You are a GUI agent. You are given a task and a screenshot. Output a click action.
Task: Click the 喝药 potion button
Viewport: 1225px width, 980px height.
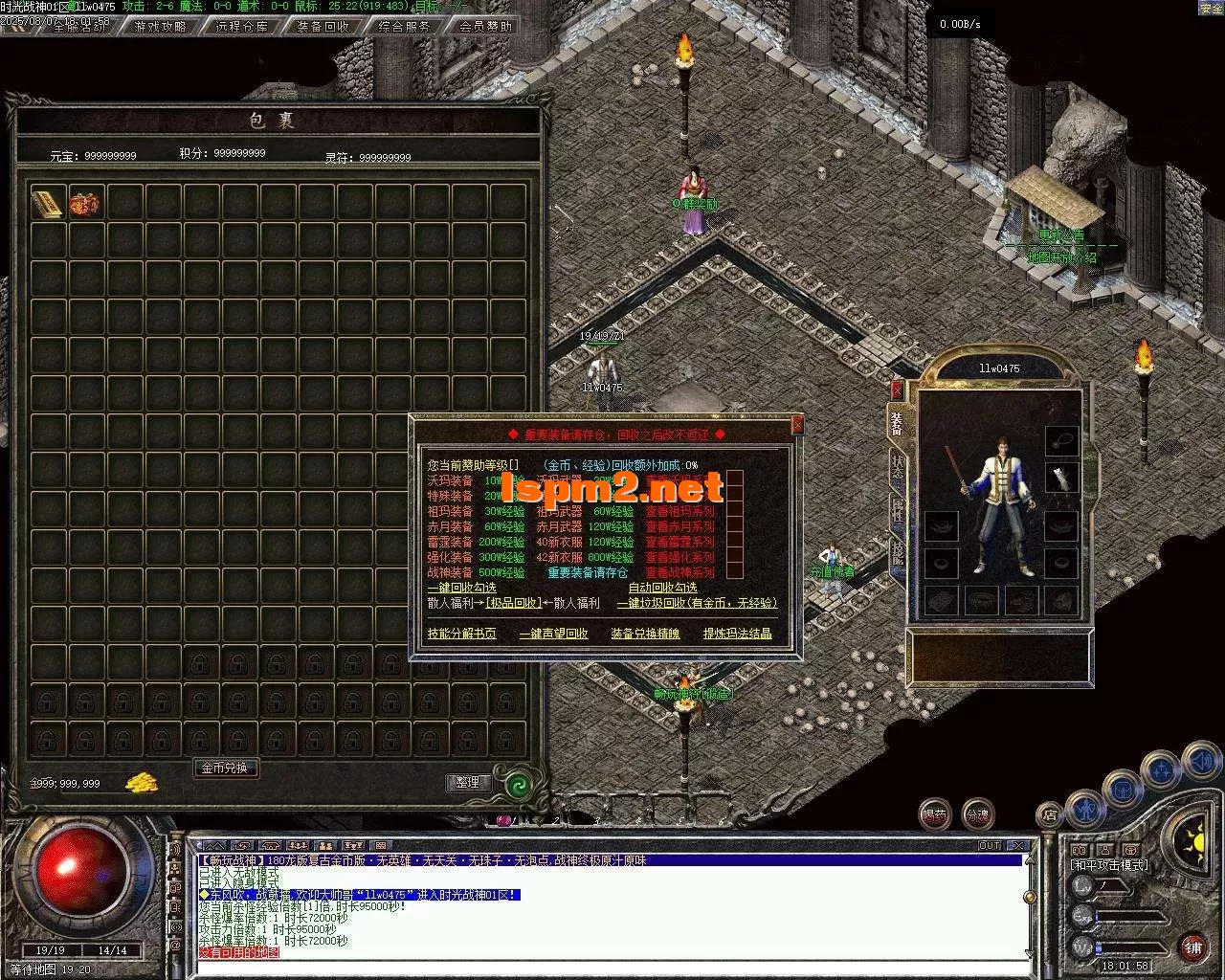(x=934, y=814)
